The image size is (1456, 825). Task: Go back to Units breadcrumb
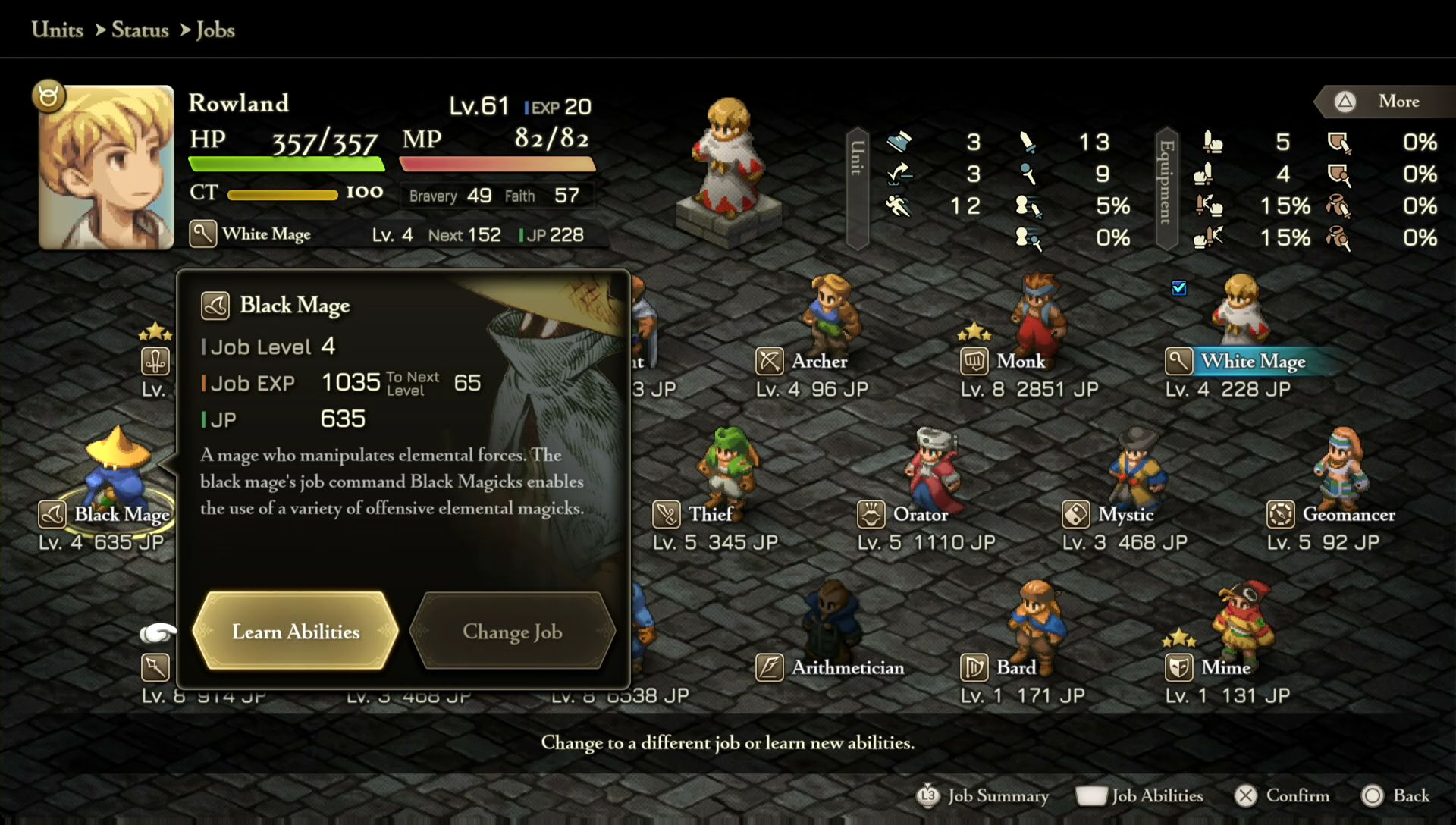58,30
